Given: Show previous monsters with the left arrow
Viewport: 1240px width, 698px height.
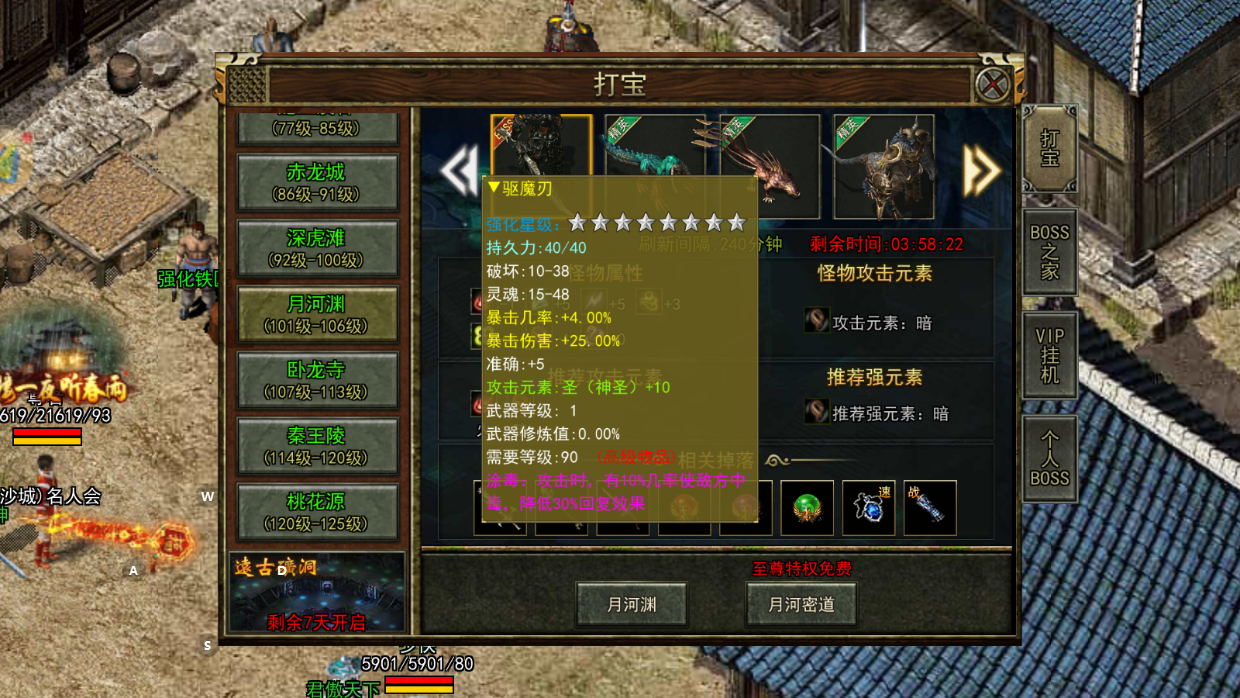Looking at the screenshot, I should (x=459, y=171).
